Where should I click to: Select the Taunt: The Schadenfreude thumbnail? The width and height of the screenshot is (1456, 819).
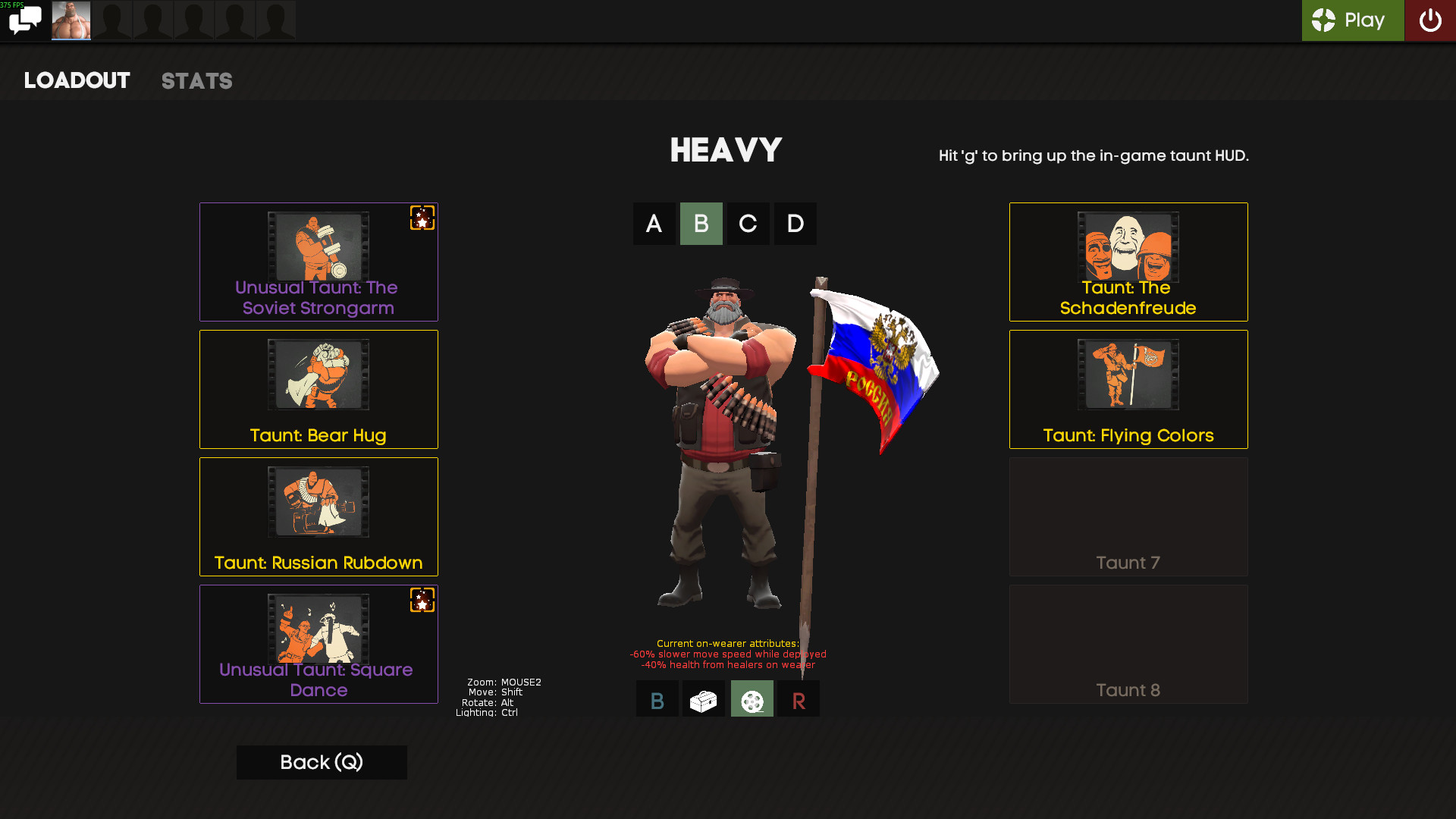pos(1128,246)
